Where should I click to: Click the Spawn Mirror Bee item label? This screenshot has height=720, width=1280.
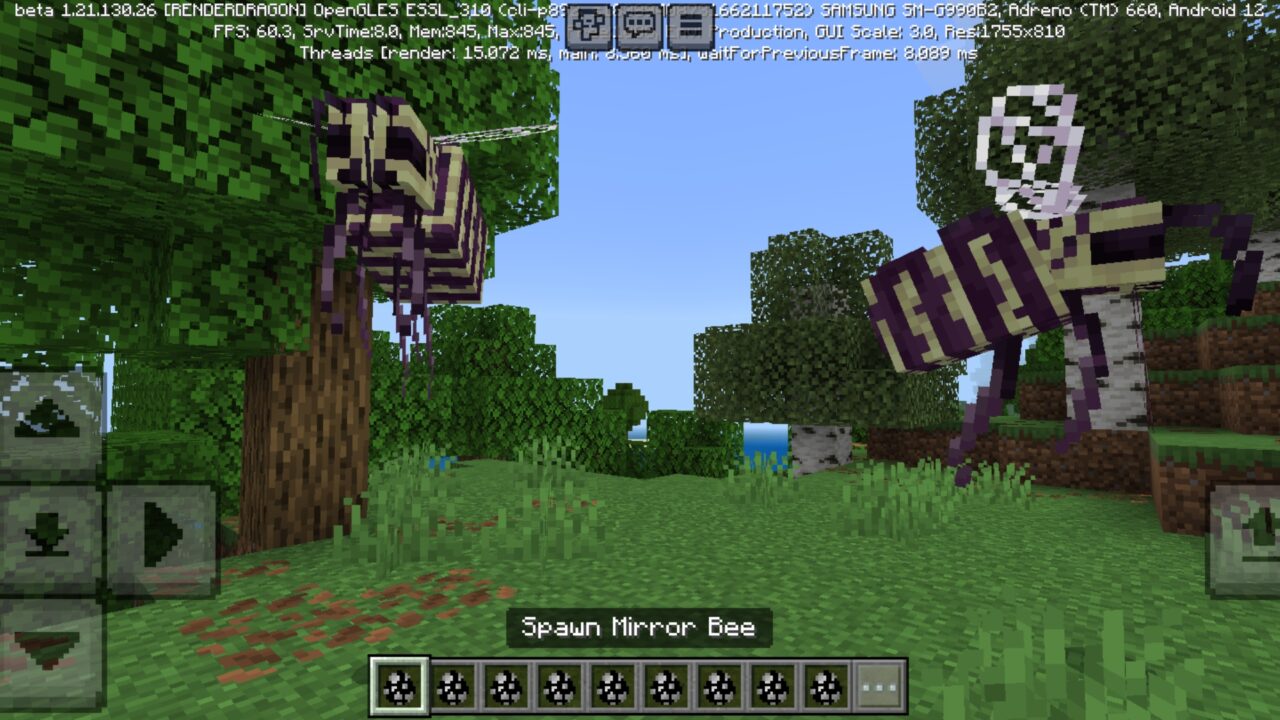click(639, 628)
